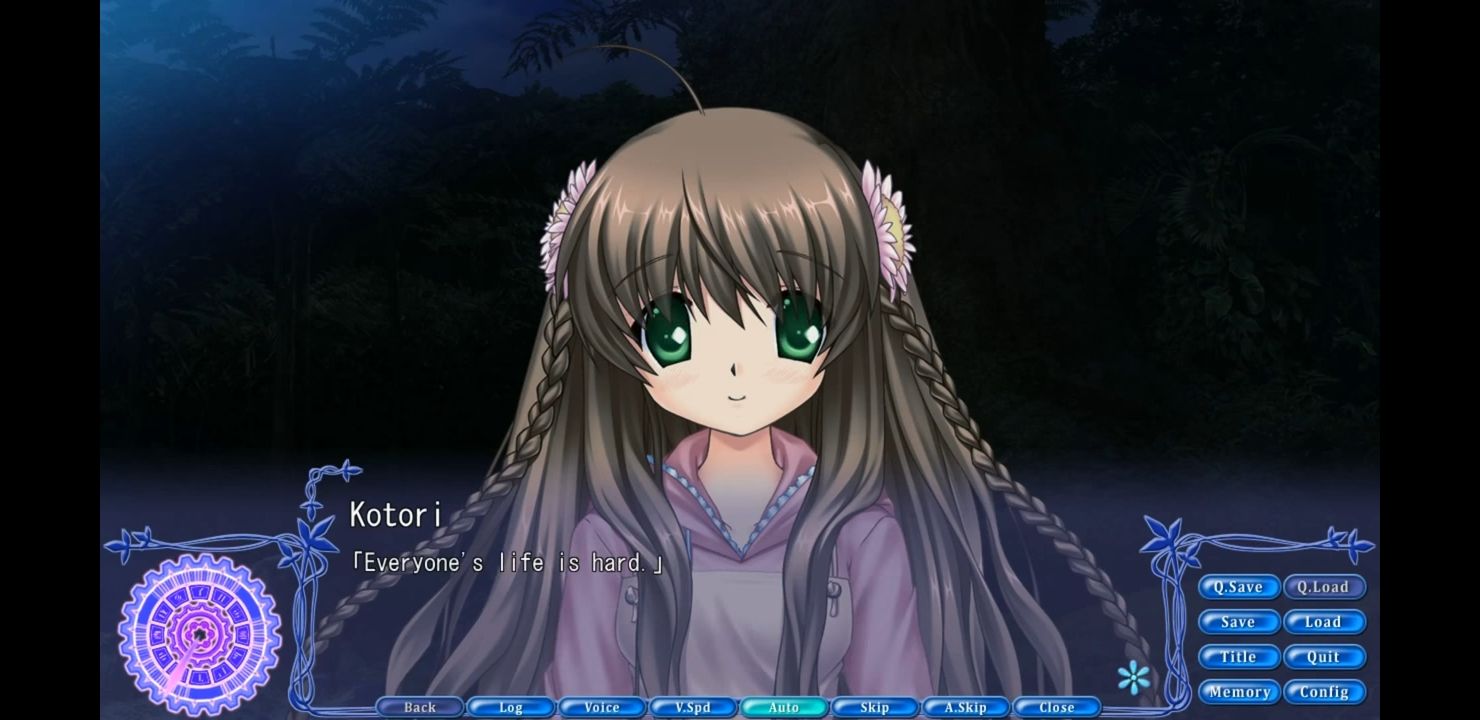Quick save with the Q.Save button
The height and width of the screenshot is (720, 1480).
(1238, 587)
